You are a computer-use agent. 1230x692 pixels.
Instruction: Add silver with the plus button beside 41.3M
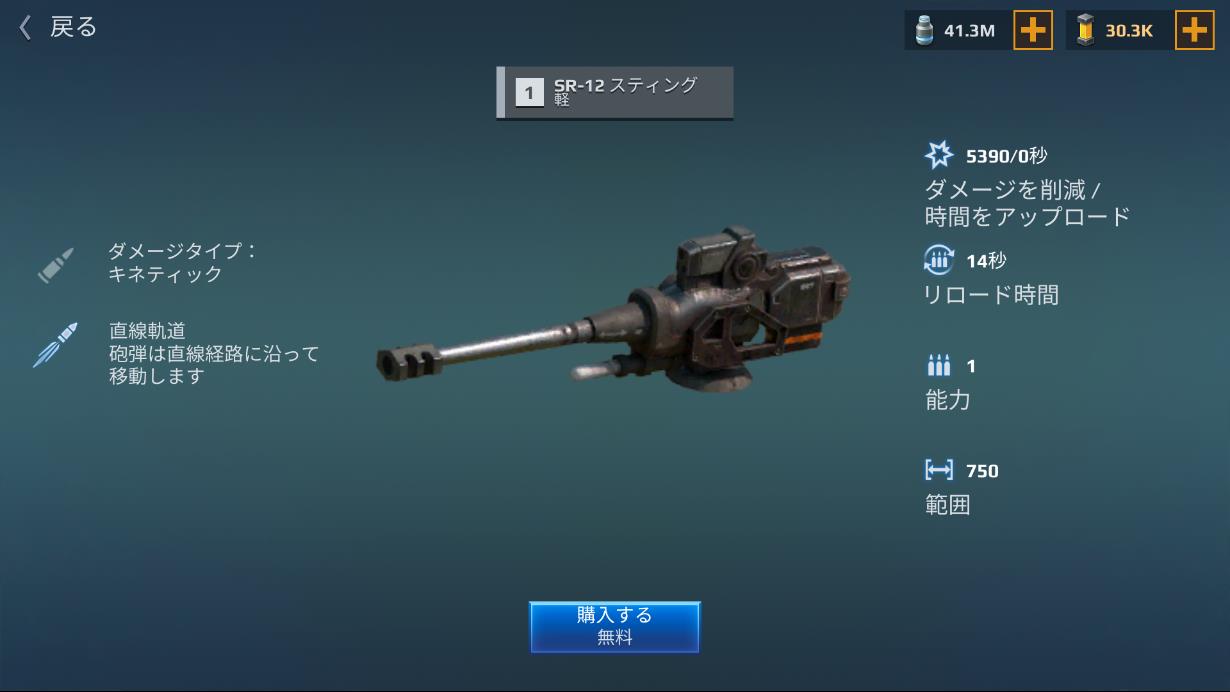[1032, 30]
